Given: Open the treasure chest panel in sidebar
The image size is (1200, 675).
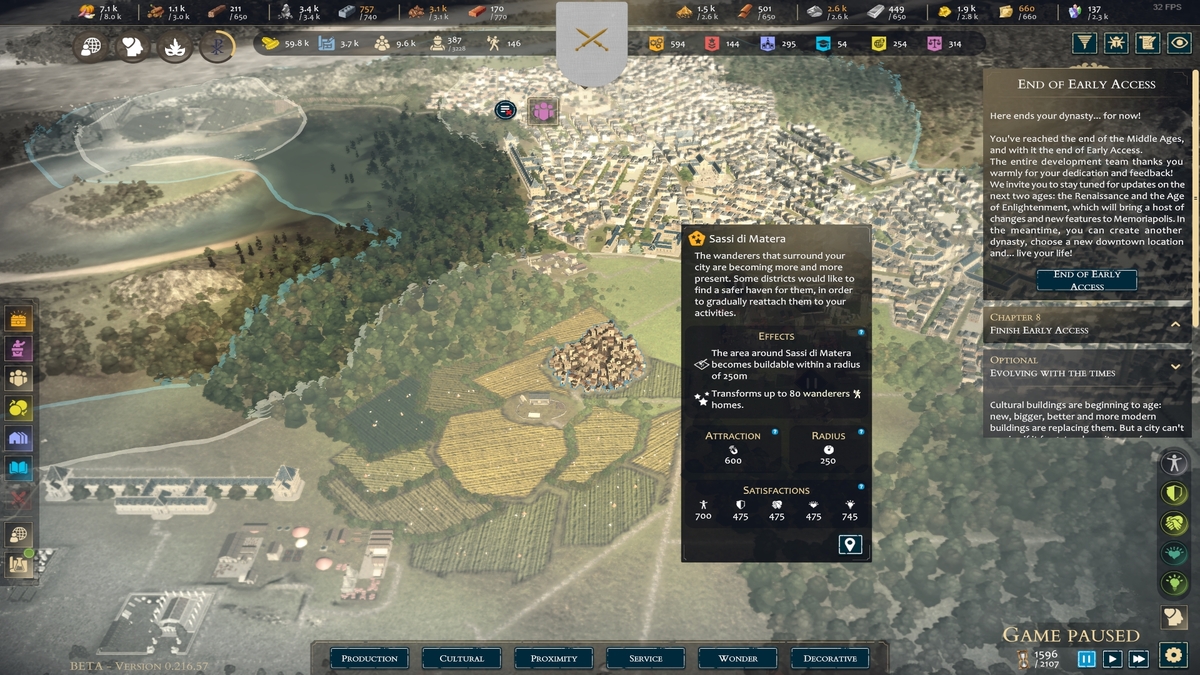Looking at the screenshot, I should coord(19,319).
